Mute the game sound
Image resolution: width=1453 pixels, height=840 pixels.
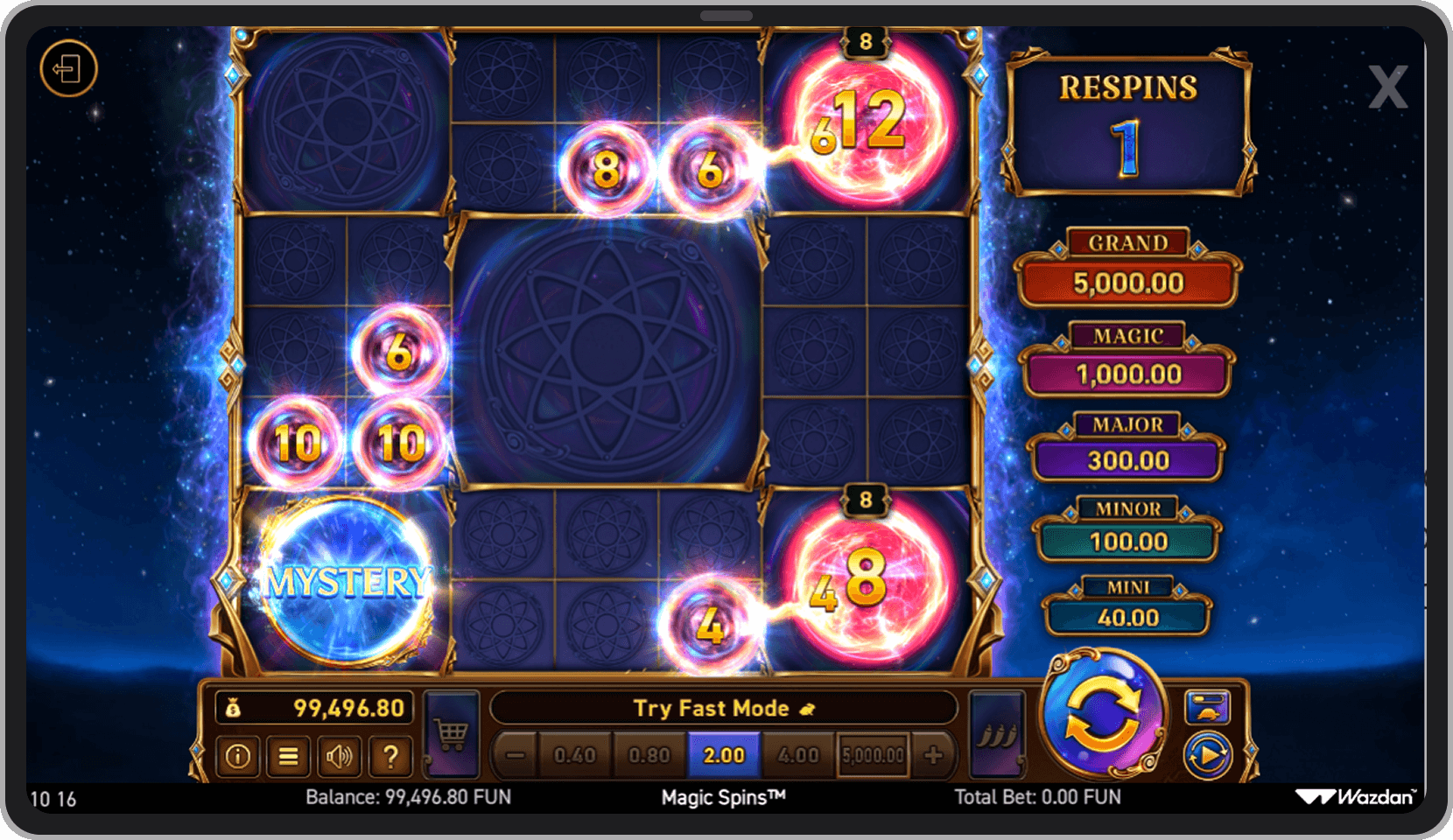[340, 756]
